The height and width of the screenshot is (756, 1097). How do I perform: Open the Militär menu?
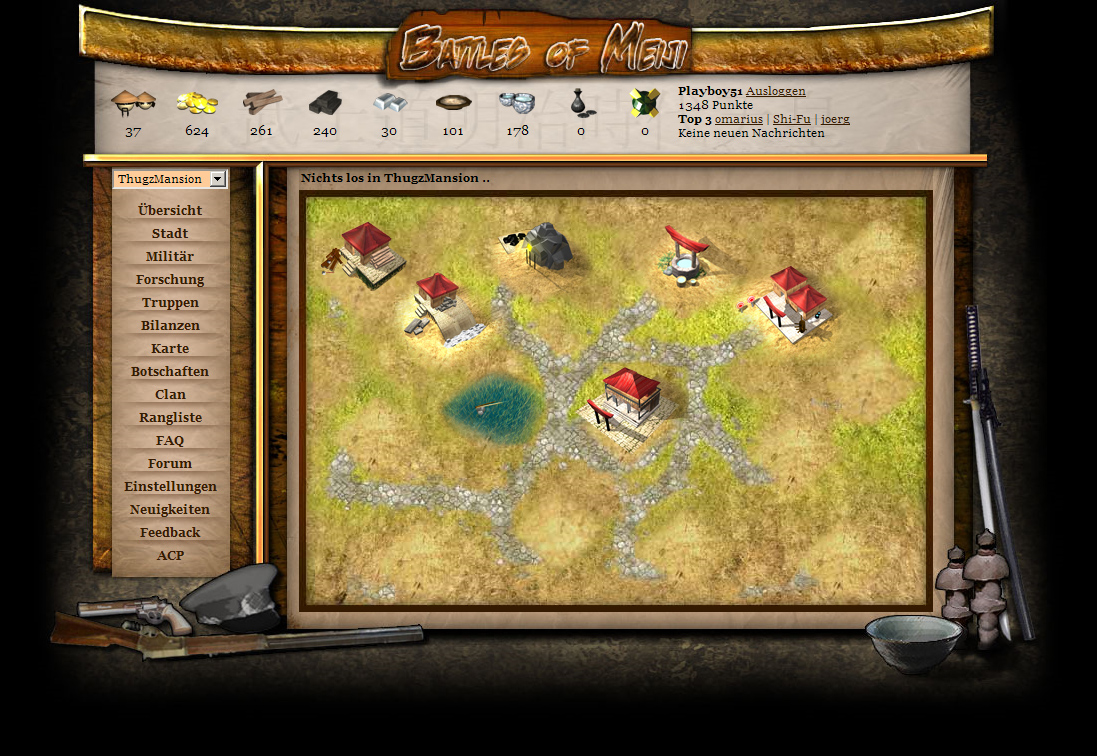pos(170,257)
